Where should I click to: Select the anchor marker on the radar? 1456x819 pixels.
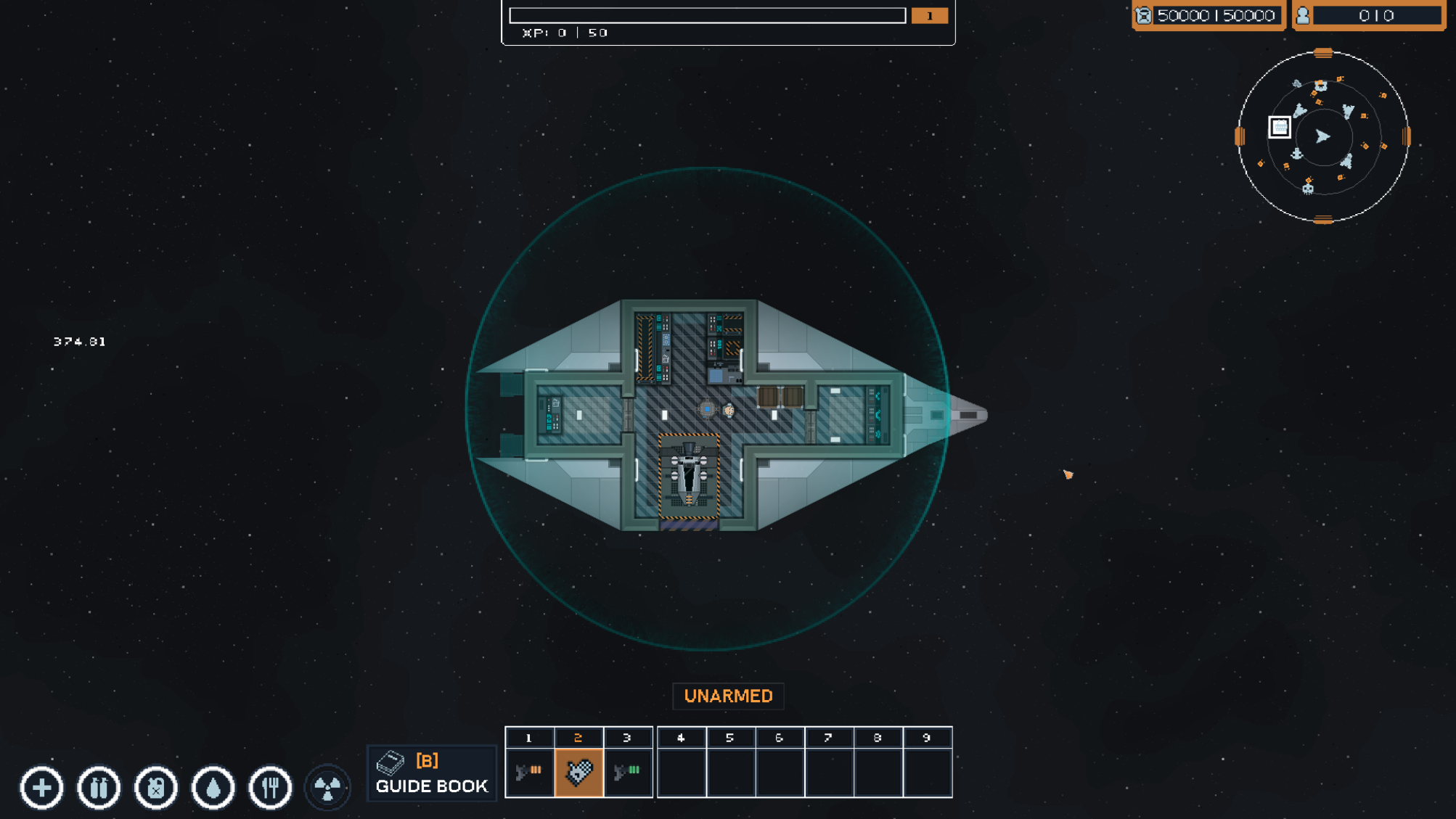[1297, 154]
